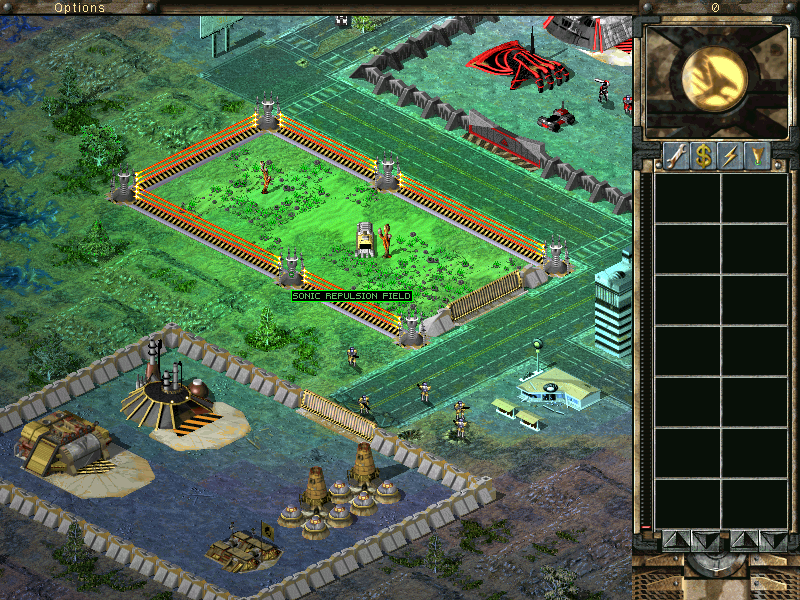Viewport: 800px width, 600px height.
Task: Open the Options menu
Action: click(x=79, y=7)
